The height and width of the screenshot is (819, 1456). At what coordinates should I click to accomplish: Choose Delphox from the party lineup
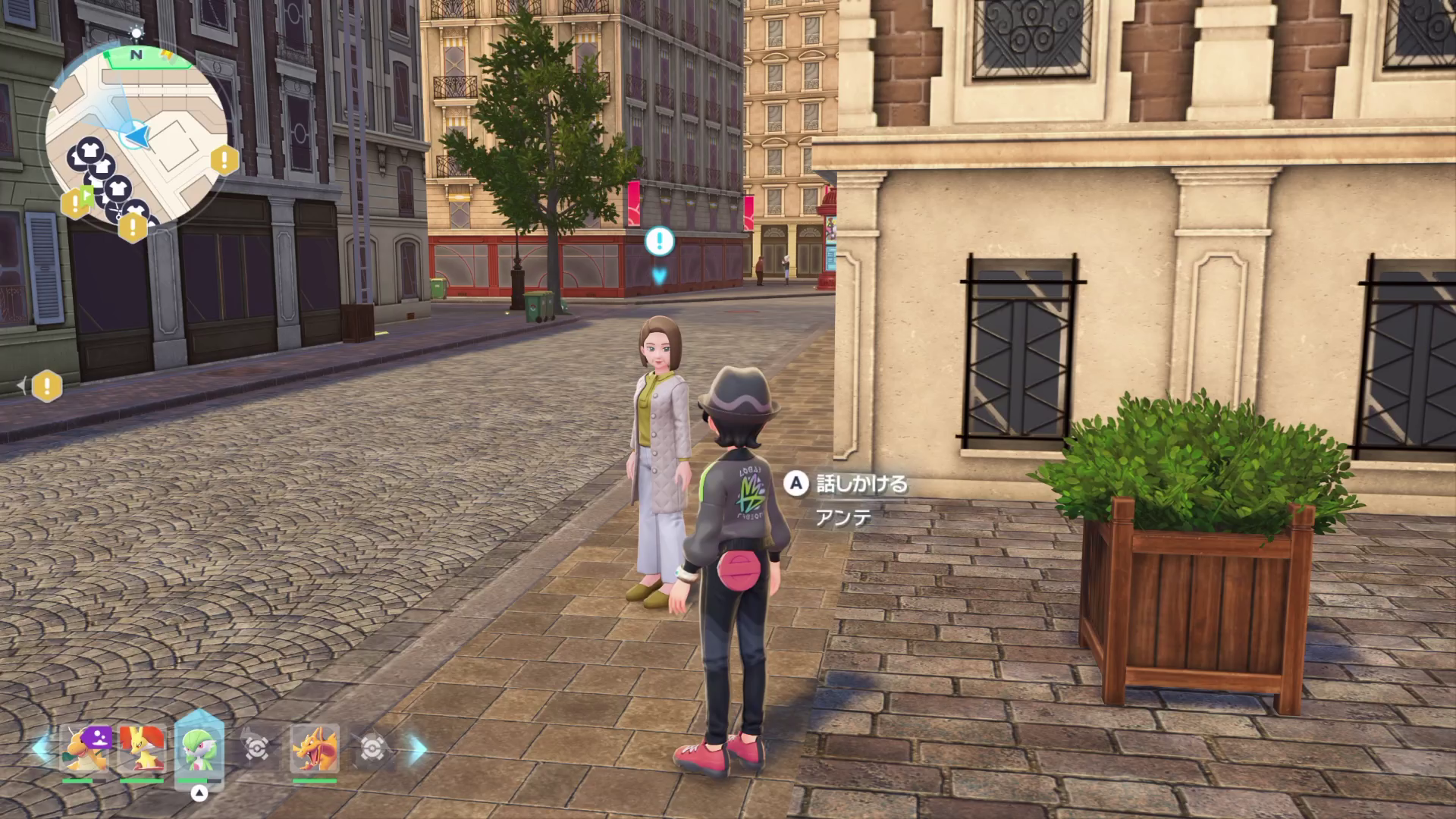(x=142, y=748)
